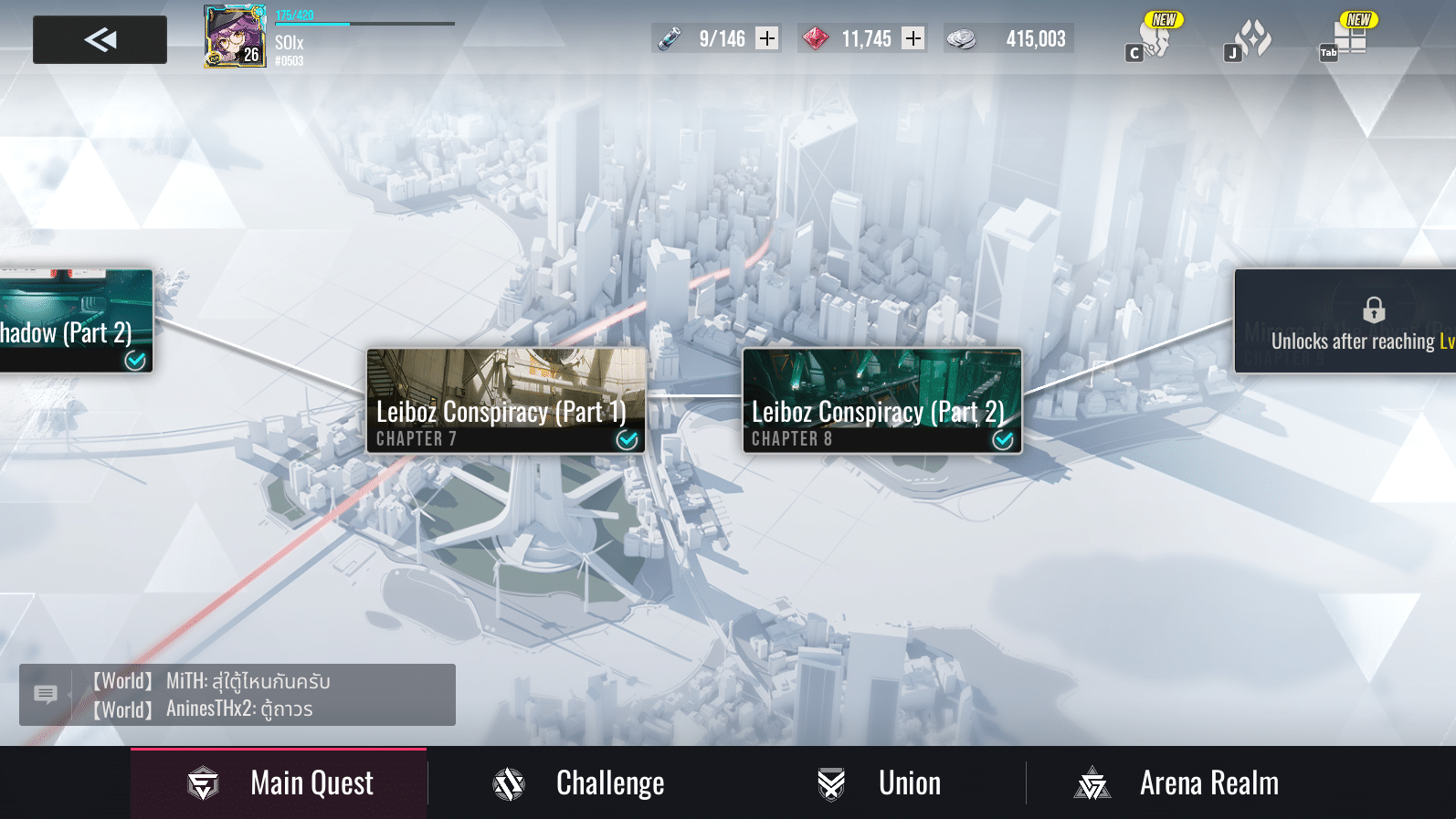Select Leiboz Conspiracy (Part 2) Chapter 8
Image resolution: width=1456 pixels, height=819 pixels.
[x=881, y=400]
